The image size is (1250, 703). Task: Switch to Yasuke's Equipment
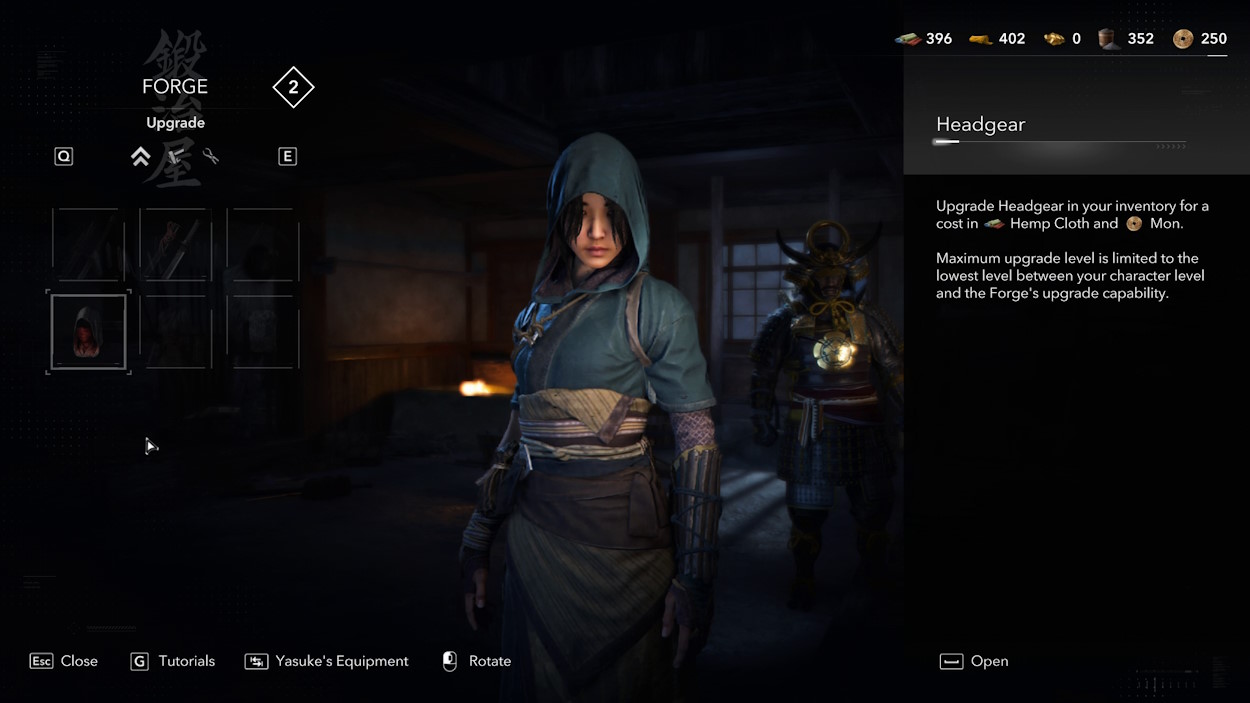click(x=326, y=661)
